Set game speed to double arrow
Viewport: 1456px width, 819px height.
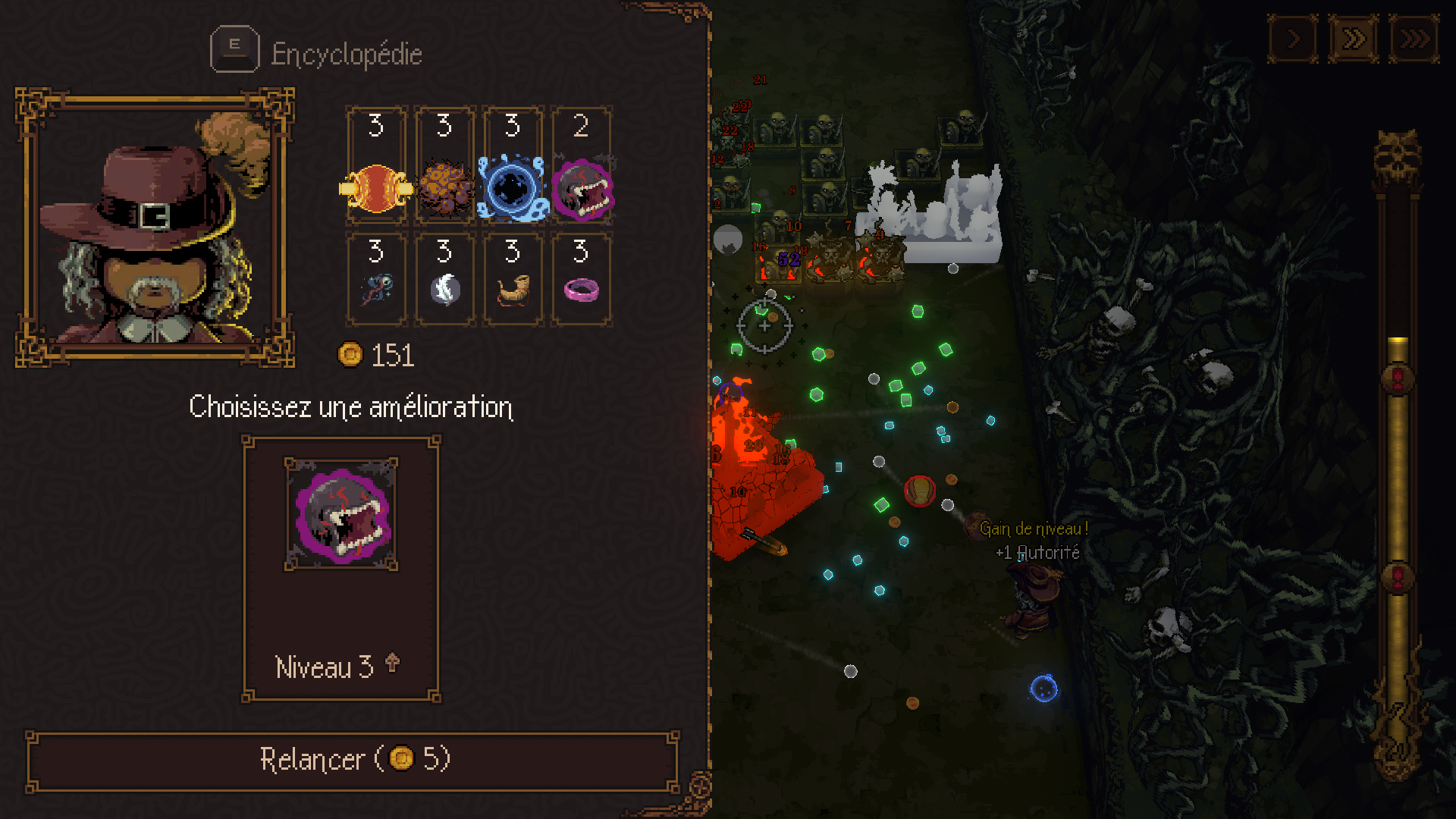(1354, 39)
